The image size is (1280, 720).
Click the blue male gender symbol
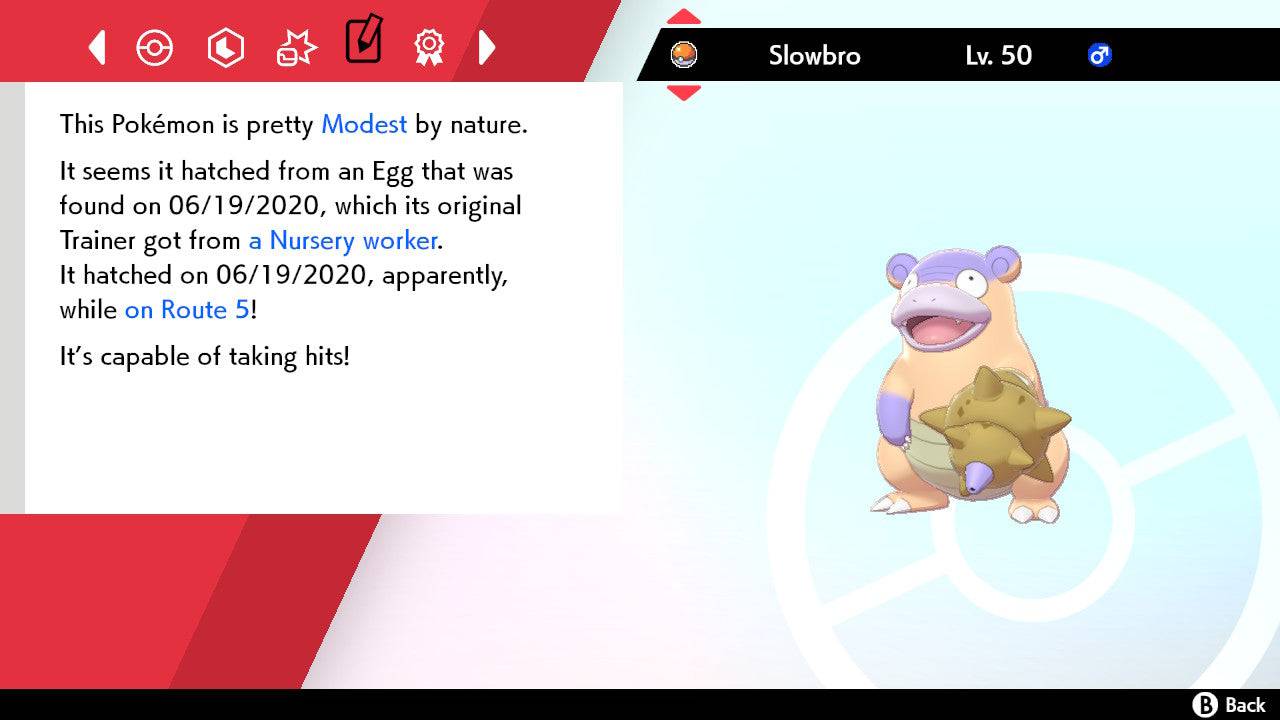click(x=1100, y=56)
